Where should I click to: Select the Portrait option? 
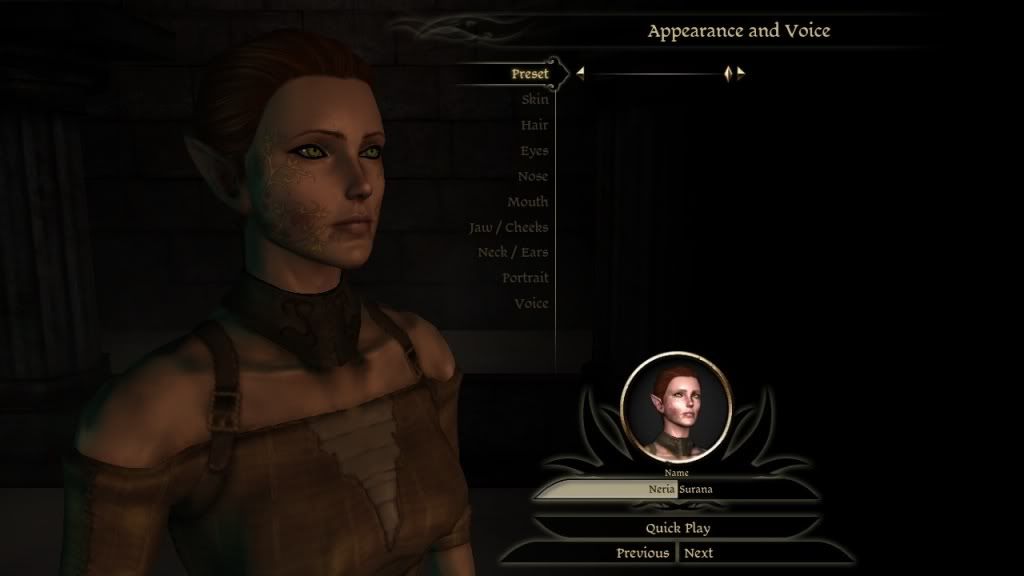pos(525,278)
